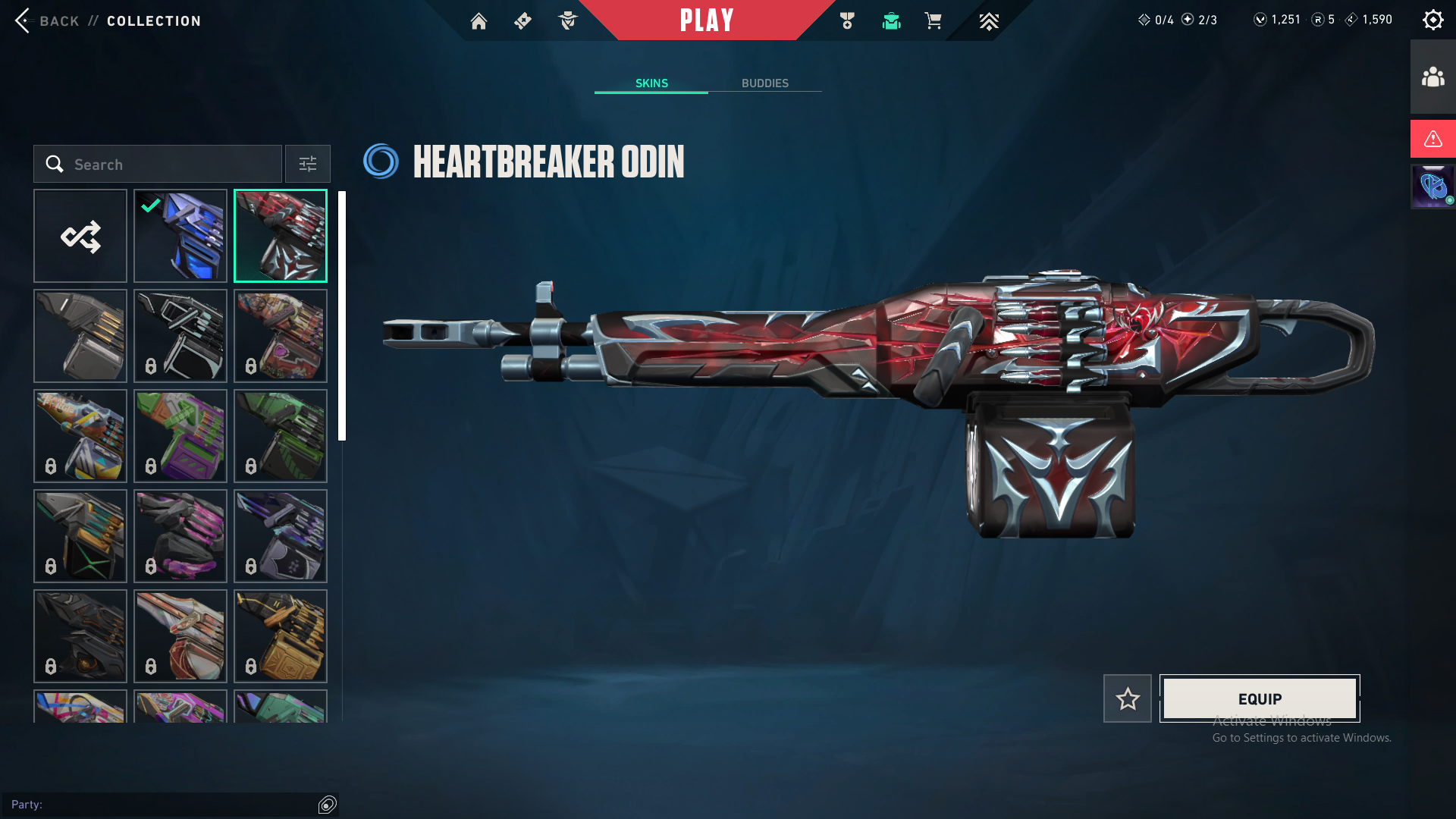Image resolution: width=1456 pixels, height=819 pixels.
Task: Open the social friends panel
Action: click(1432, 77)
